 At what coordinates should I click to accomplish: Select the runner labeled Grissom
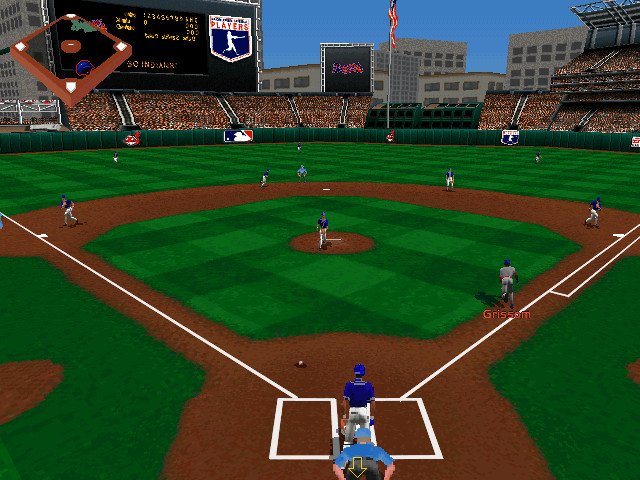(x=507, y=284)
